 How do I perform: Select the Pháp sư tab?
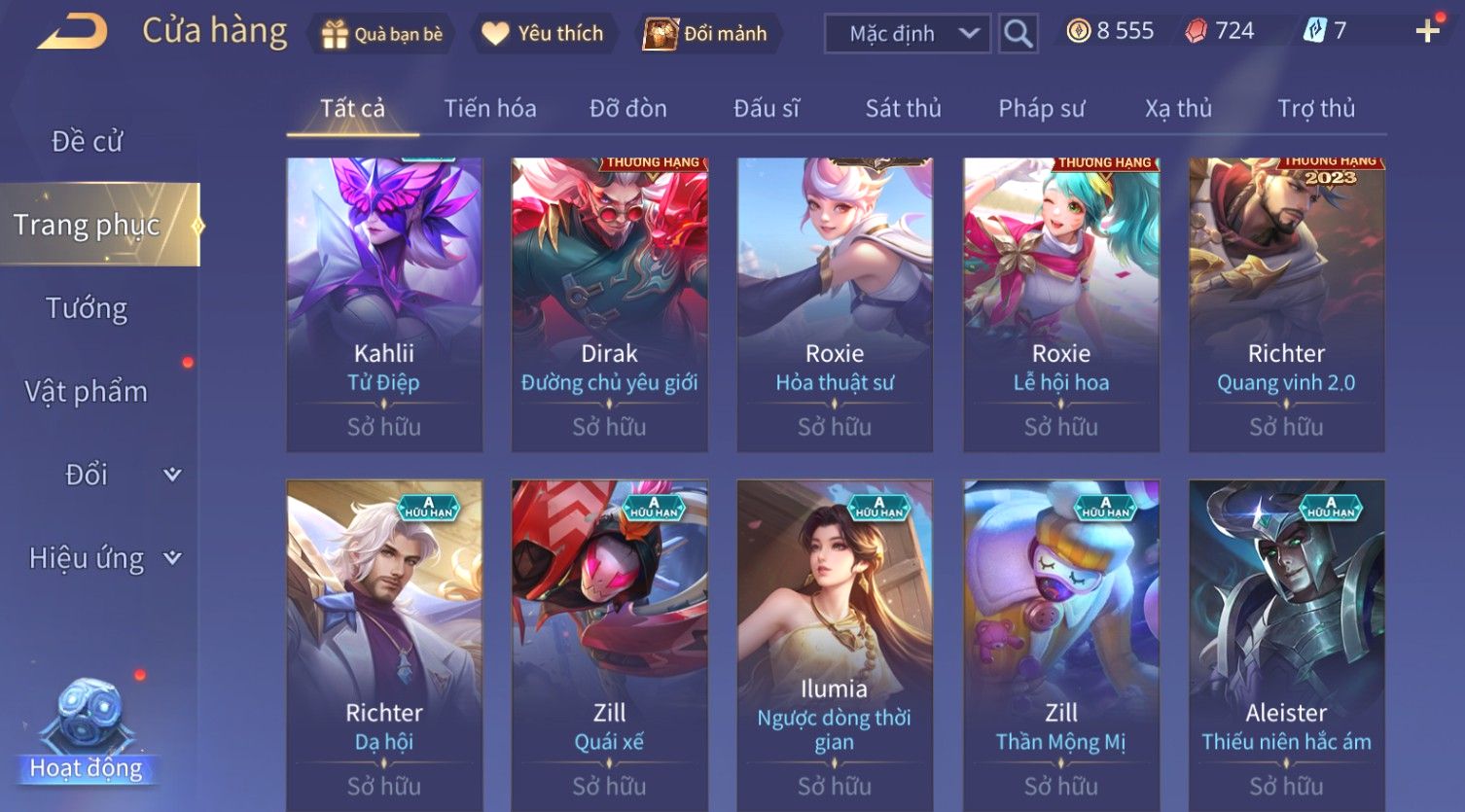[x=1041, y=108]
